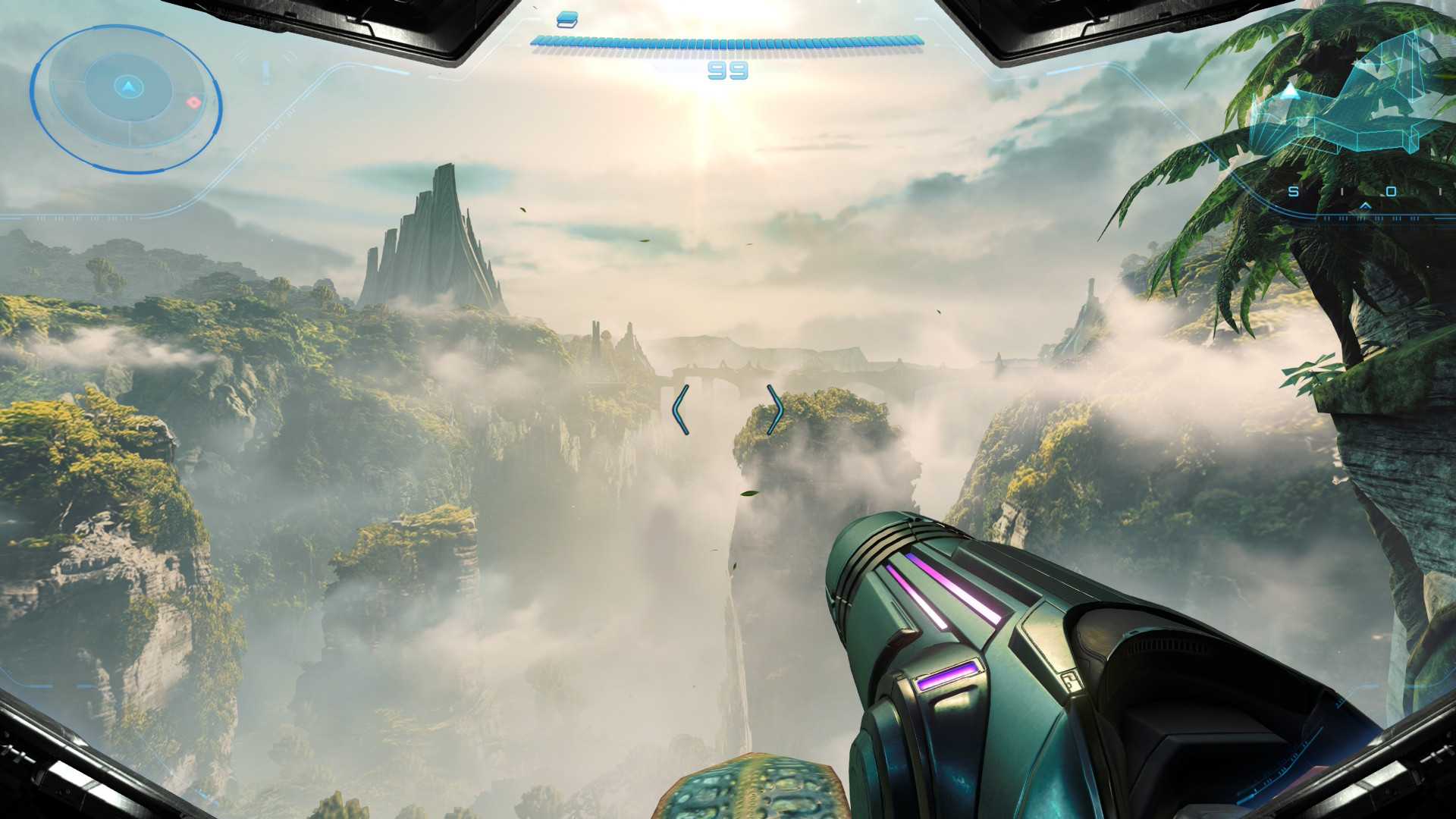Click the circular radar display

point(126,99)
